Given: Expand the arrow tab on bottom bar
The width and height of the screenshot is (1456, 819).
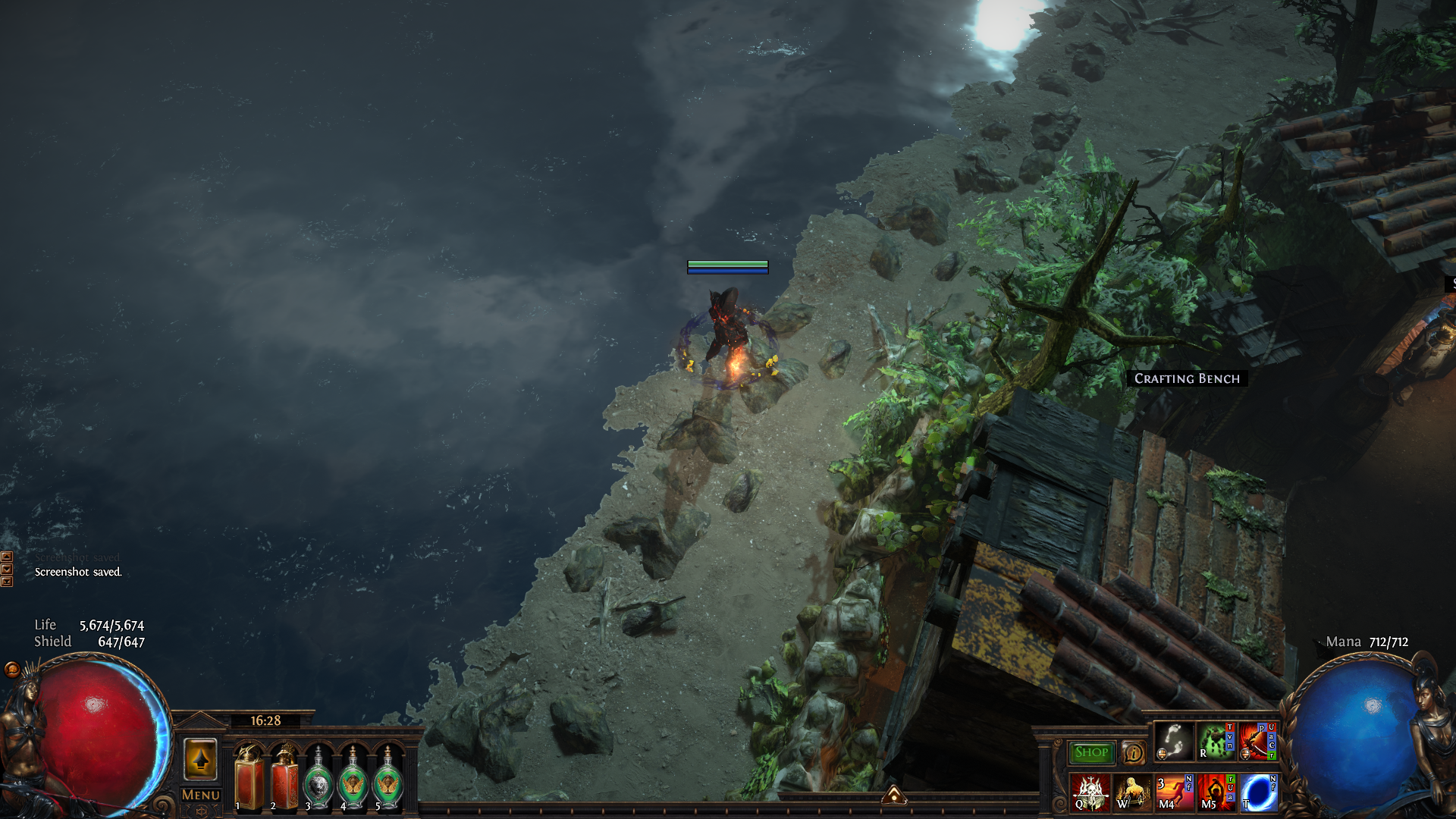Looking at the screenshot, I should pos(894,795).
